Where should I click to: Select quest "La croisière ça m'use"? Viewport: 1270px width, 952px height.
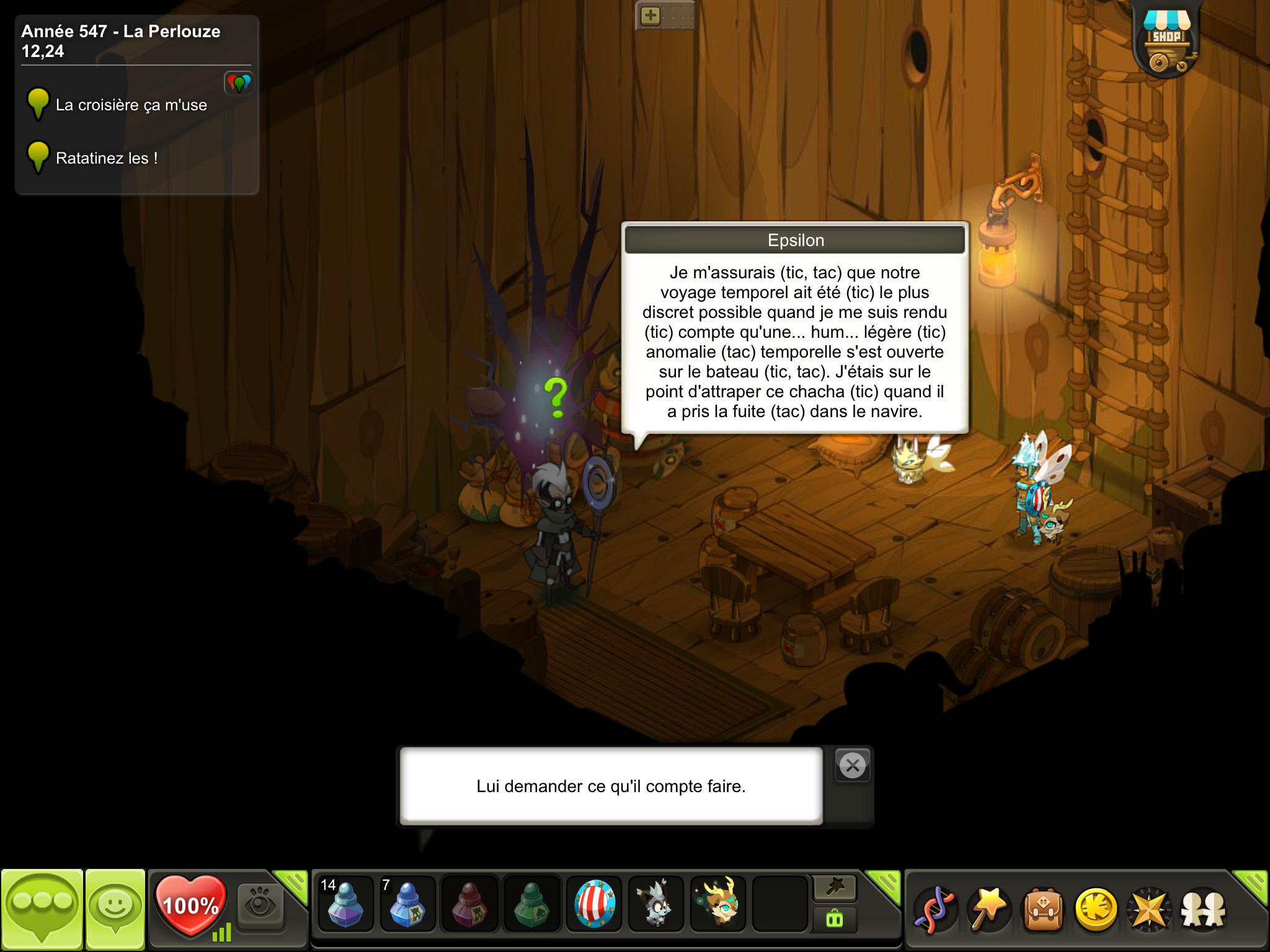(131, 105)
